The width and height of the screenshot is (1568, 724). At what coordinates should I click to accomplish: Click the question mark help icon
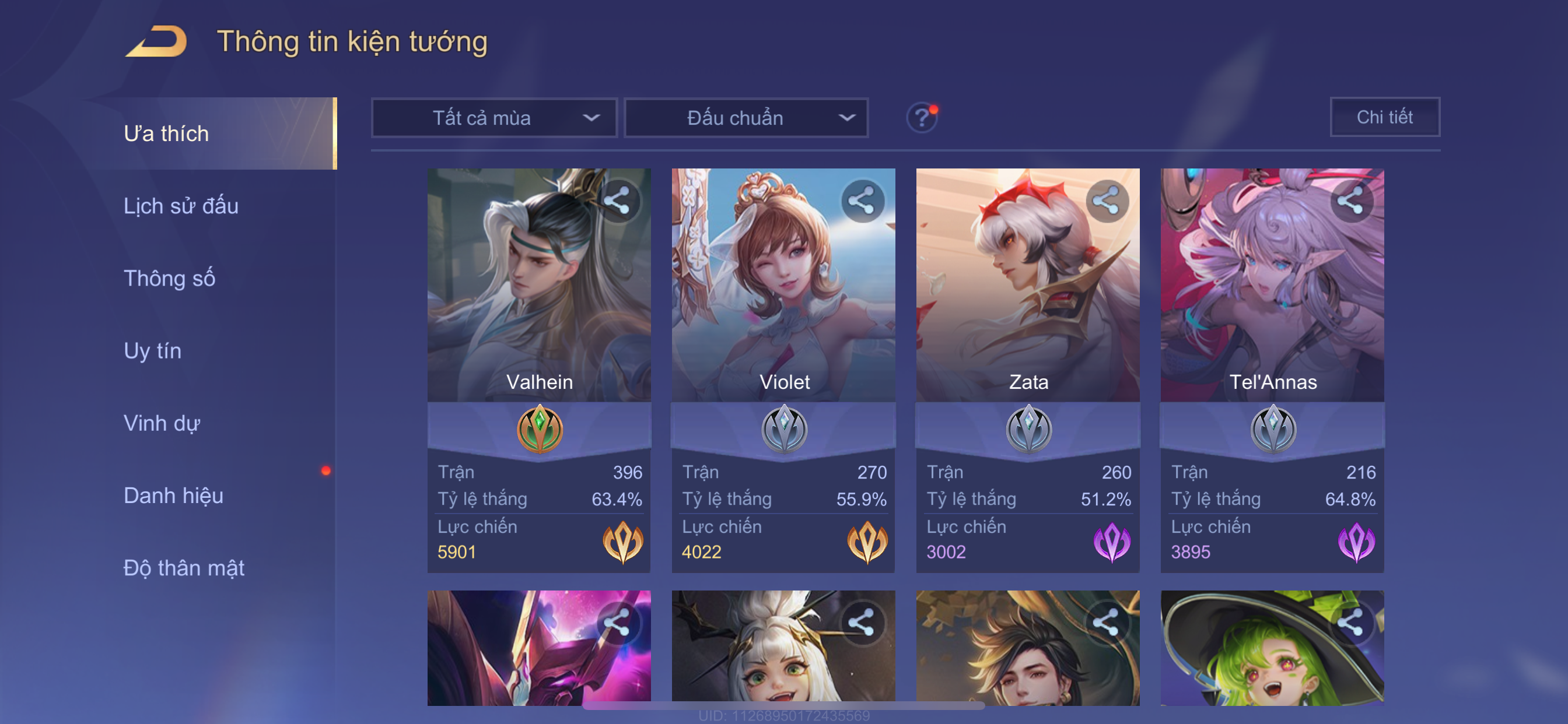(x=922, y=117)
